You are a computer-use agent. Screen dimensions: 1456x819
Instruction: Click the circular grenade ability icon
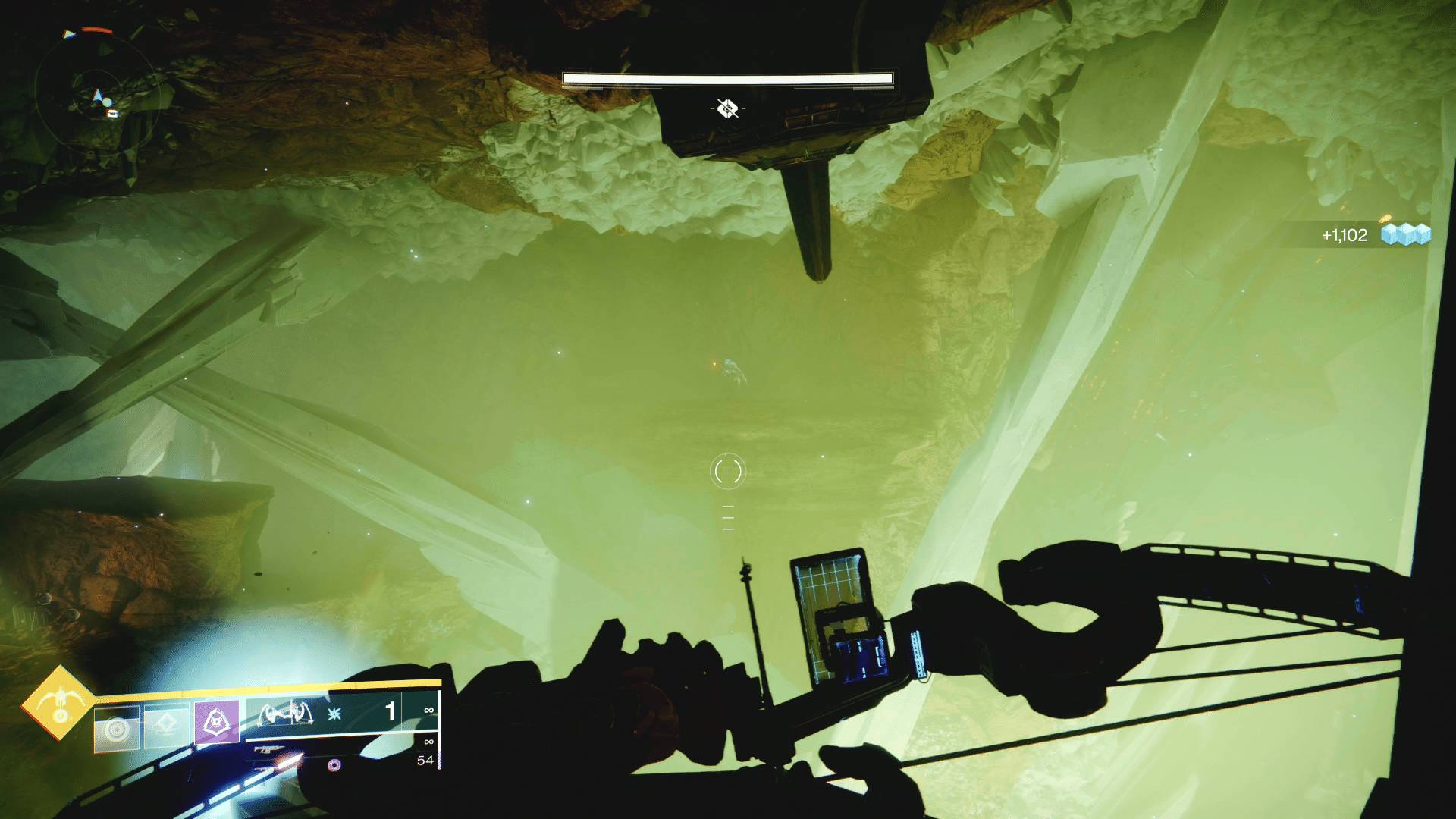115,728
